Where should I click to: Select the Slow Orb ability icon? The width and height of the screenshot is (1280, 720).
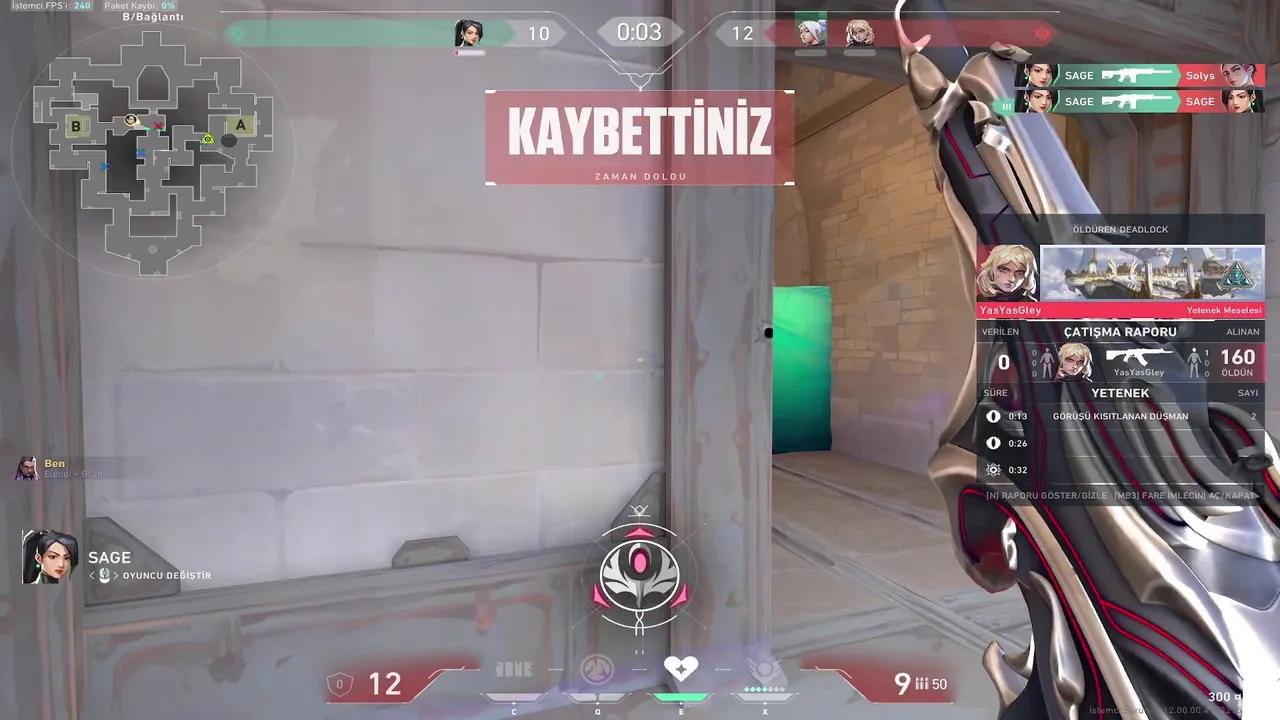pos(597,668)
